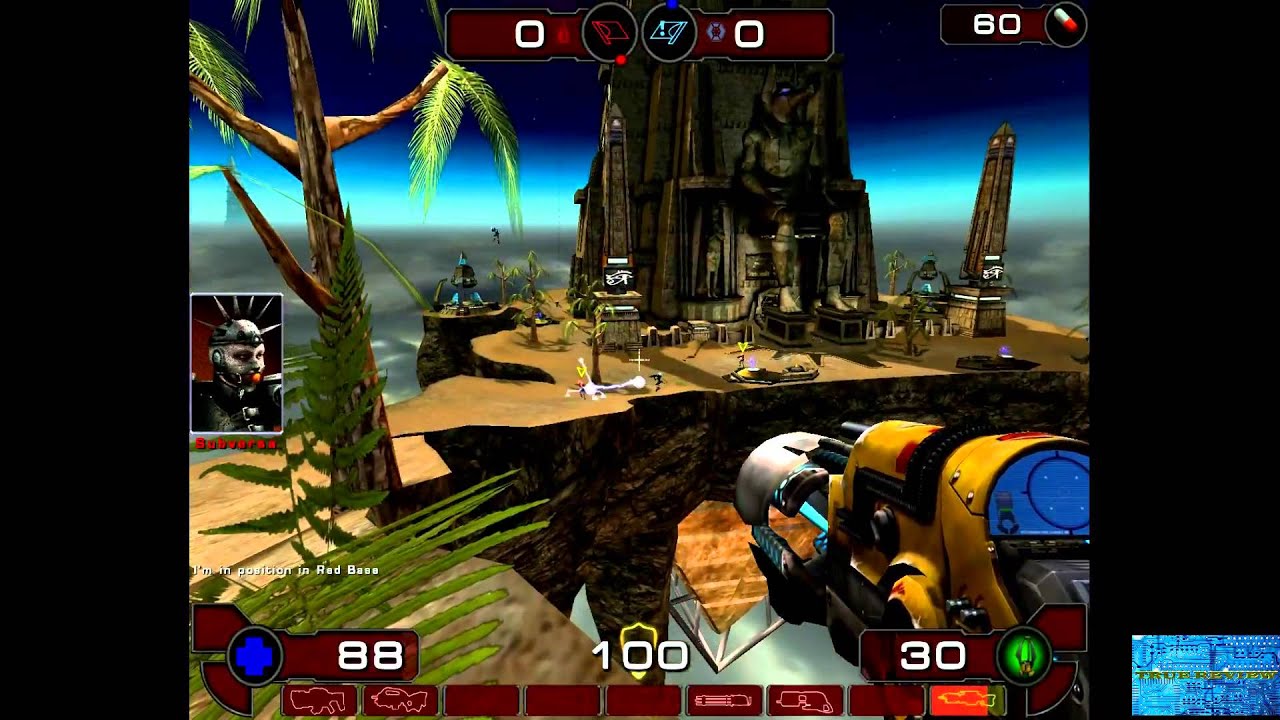Image resolution: width=1280 pixels, height=720 pixels.
Task: Choose the second weapon slot in the bar
Action: [x=401, y=701]
